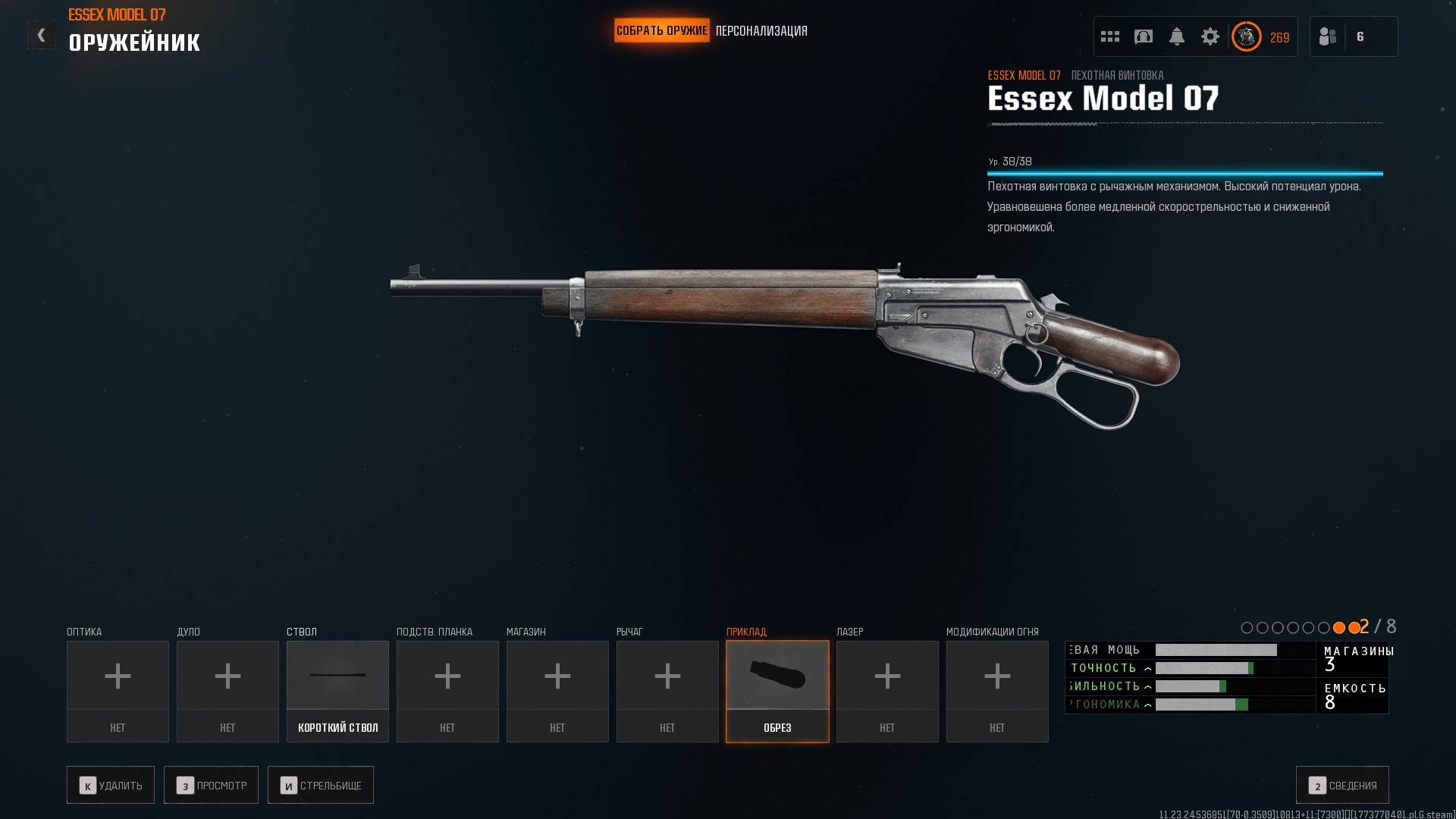Open the social party icon
This screenshot has width=1456, height=819.
(x=1328, y=36)
